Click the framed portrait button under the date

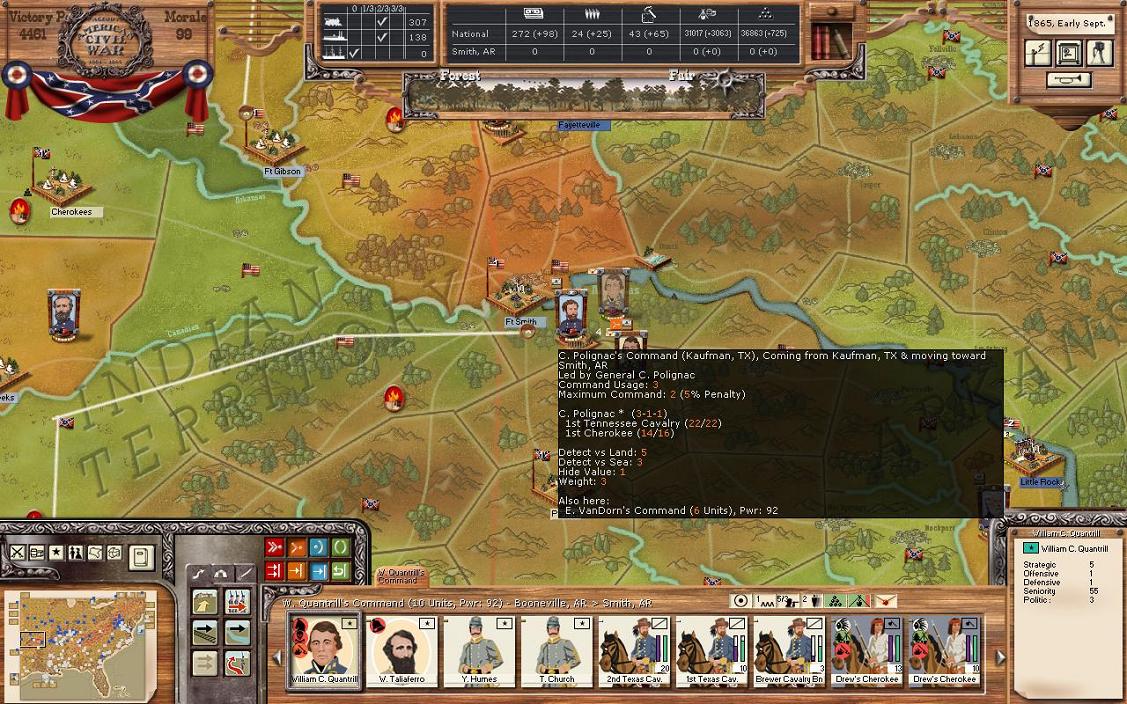(1069, 52)
